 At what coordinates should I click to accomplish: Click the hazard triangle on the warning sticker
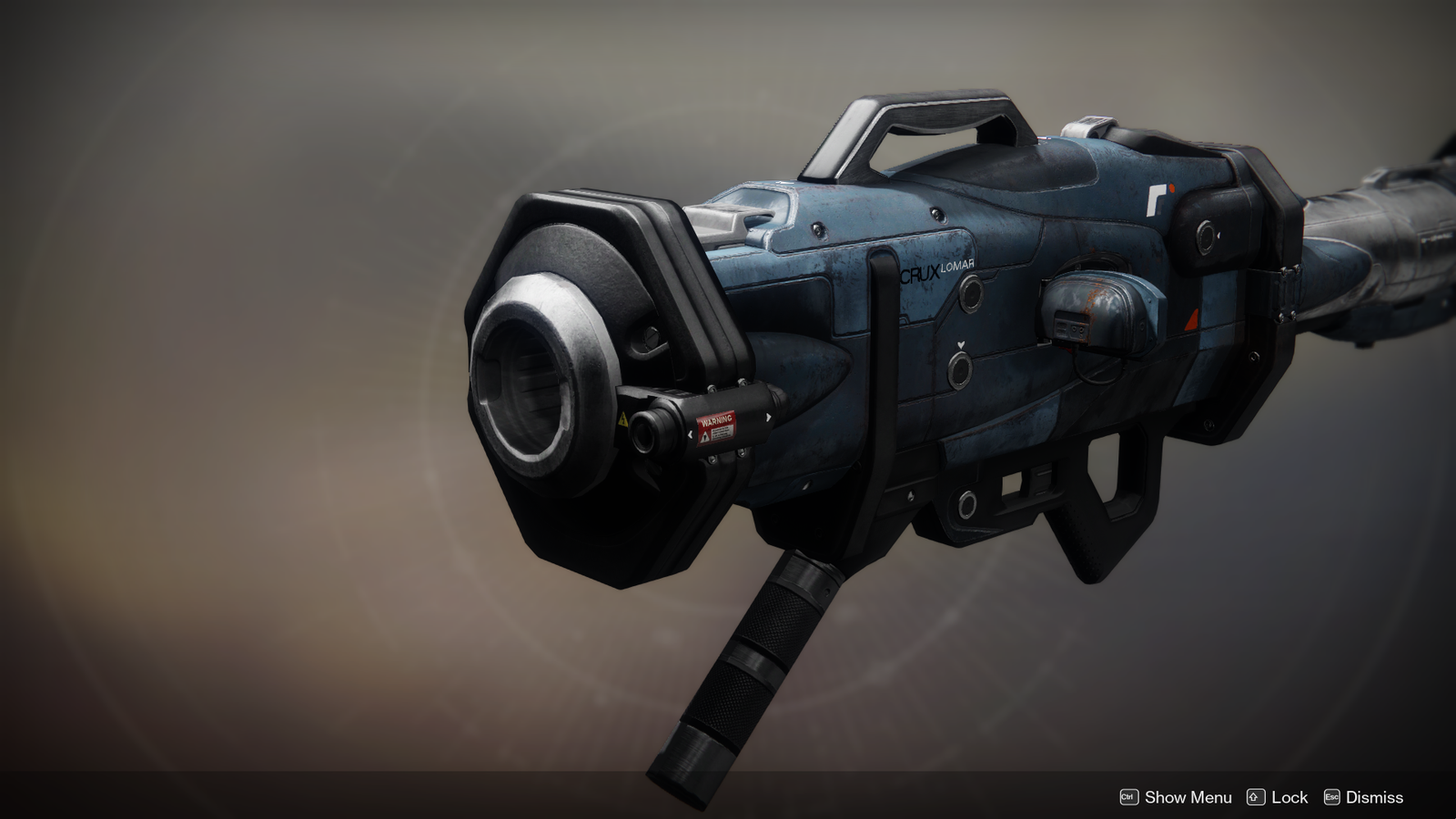(705, 436)
